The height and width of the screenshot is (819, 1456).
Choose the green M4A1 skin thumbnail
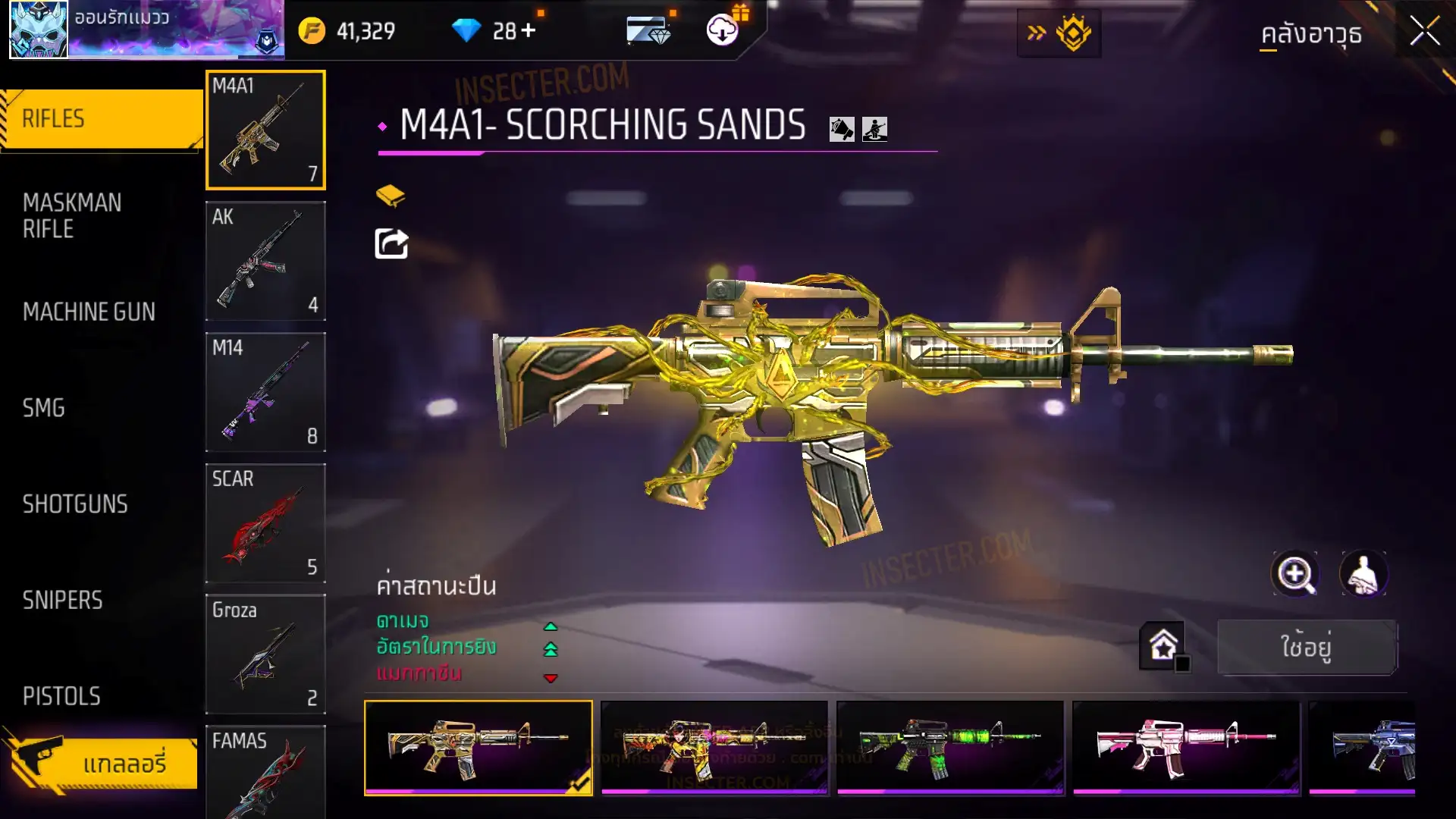tap(949, 747)
